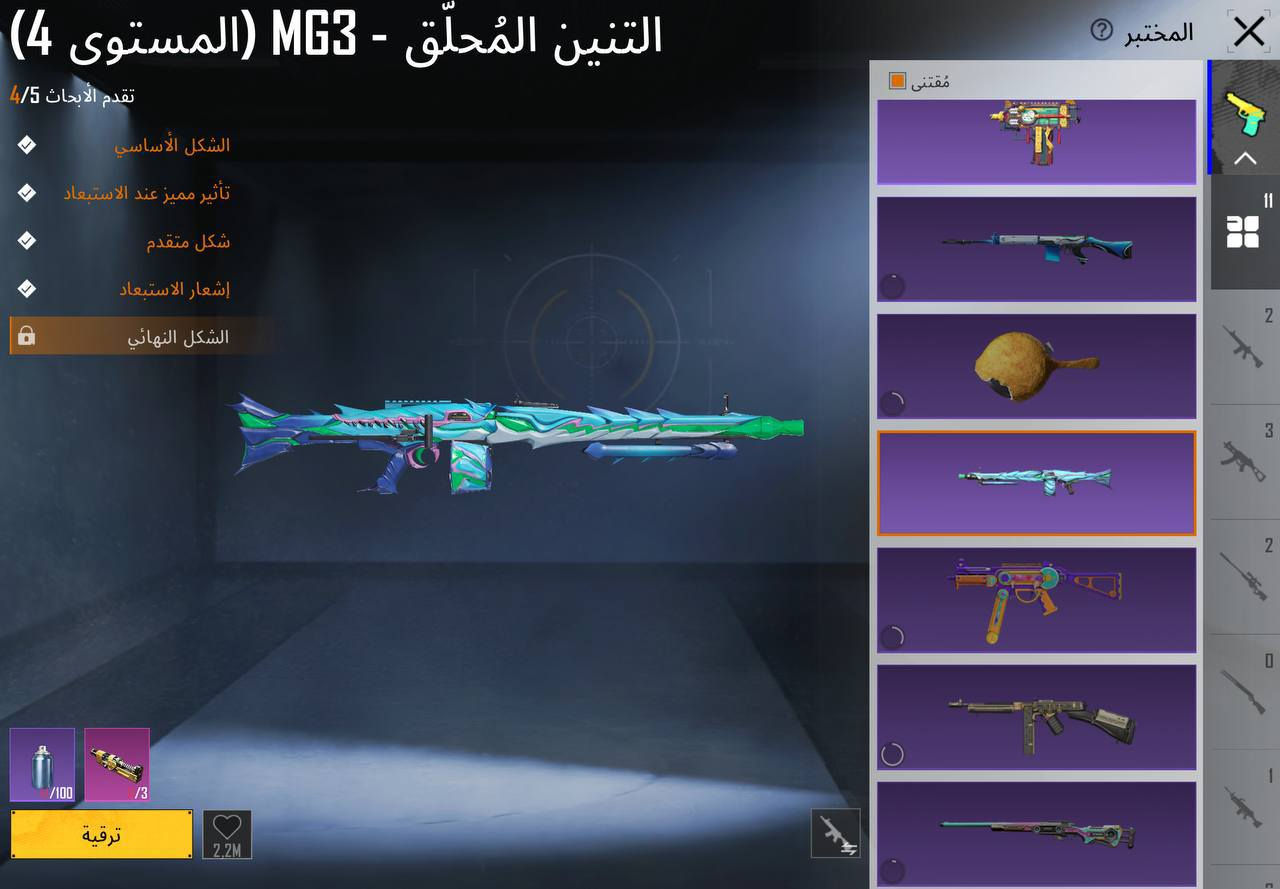Open the spray paint material showing /100
1280x889 pixels.
click(x=40, y=766)
